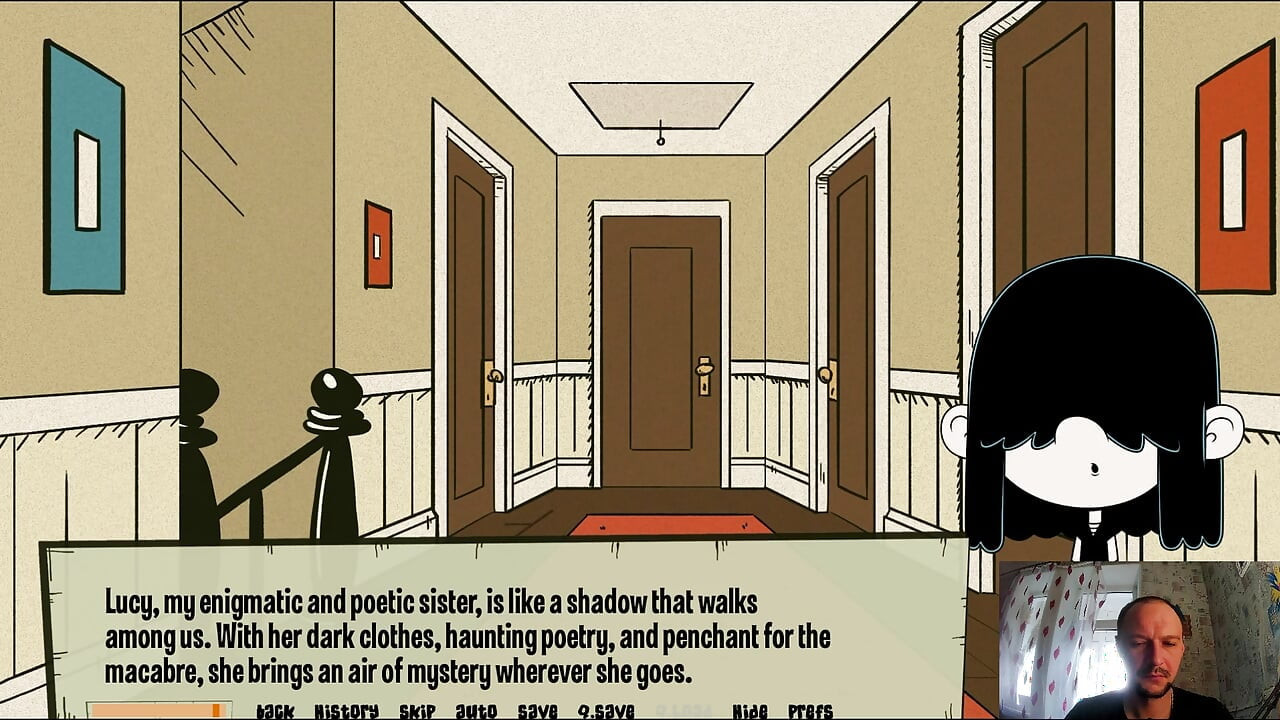Open the History screen
This screenshot has width=1280, height=720.
pyautogui.click(x=345, y=709)
